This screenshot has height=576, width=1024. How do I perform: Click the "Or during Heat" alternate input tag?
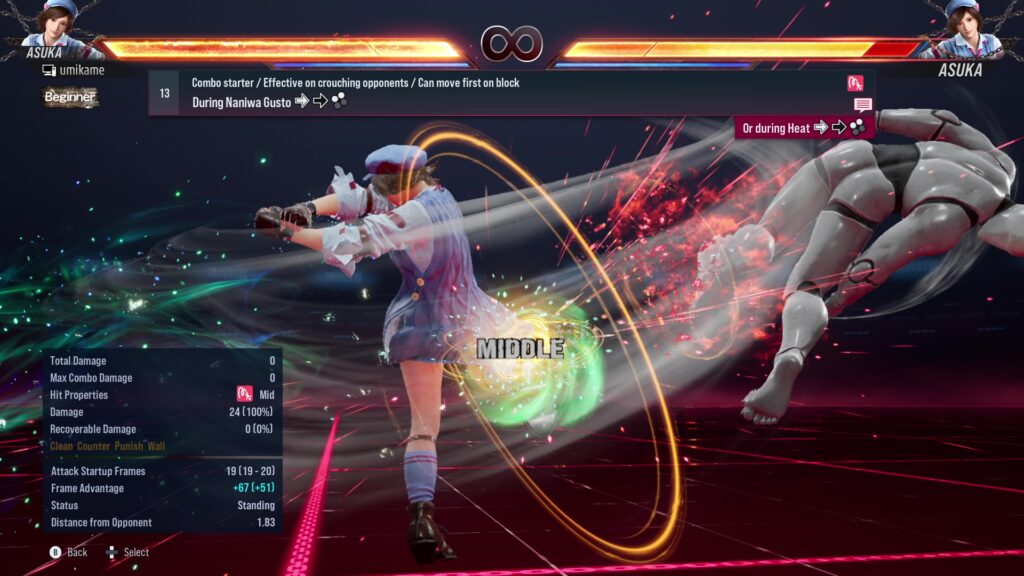pyautogui.click(x=804, y=127)
